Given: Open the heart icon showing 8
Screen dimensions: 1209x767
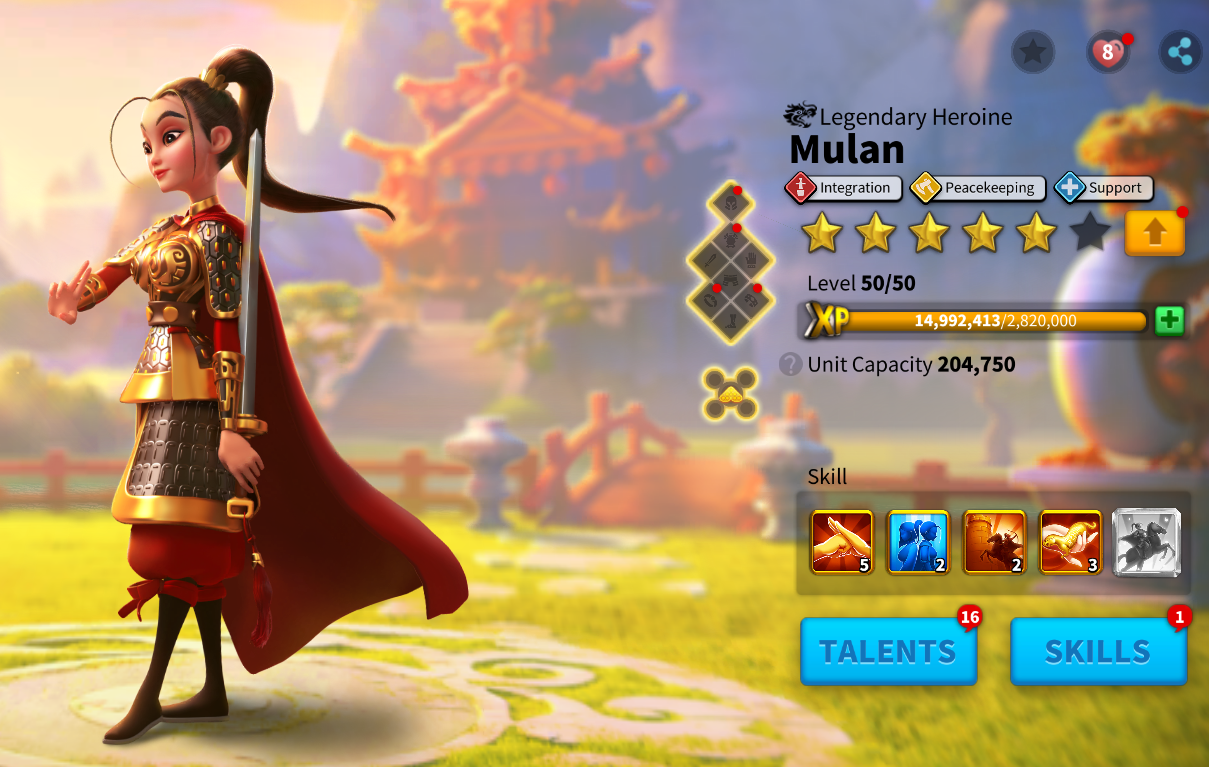Looking at the screenshot, I should (1107, 52).
